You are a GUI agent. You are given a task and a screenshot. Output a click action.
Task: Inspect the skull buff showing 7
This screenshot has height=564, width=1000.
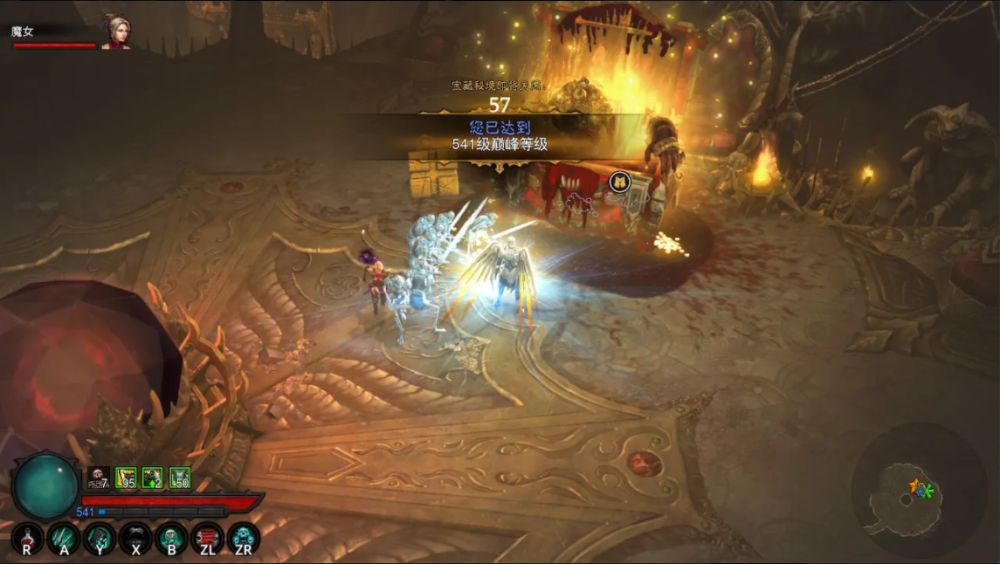[x=98, y=478]
